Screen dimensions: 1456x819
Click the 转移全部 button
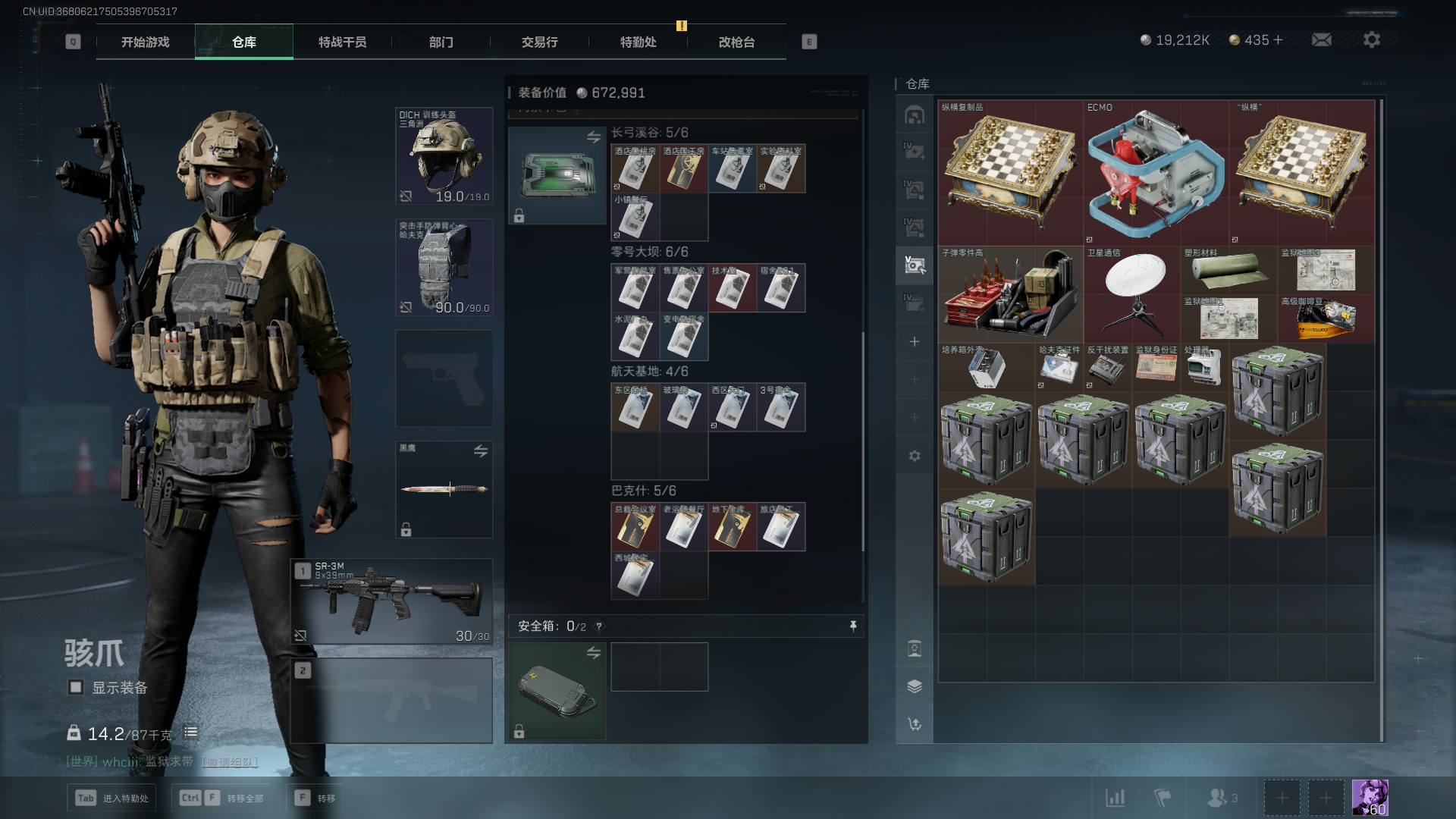pos(244,798)
